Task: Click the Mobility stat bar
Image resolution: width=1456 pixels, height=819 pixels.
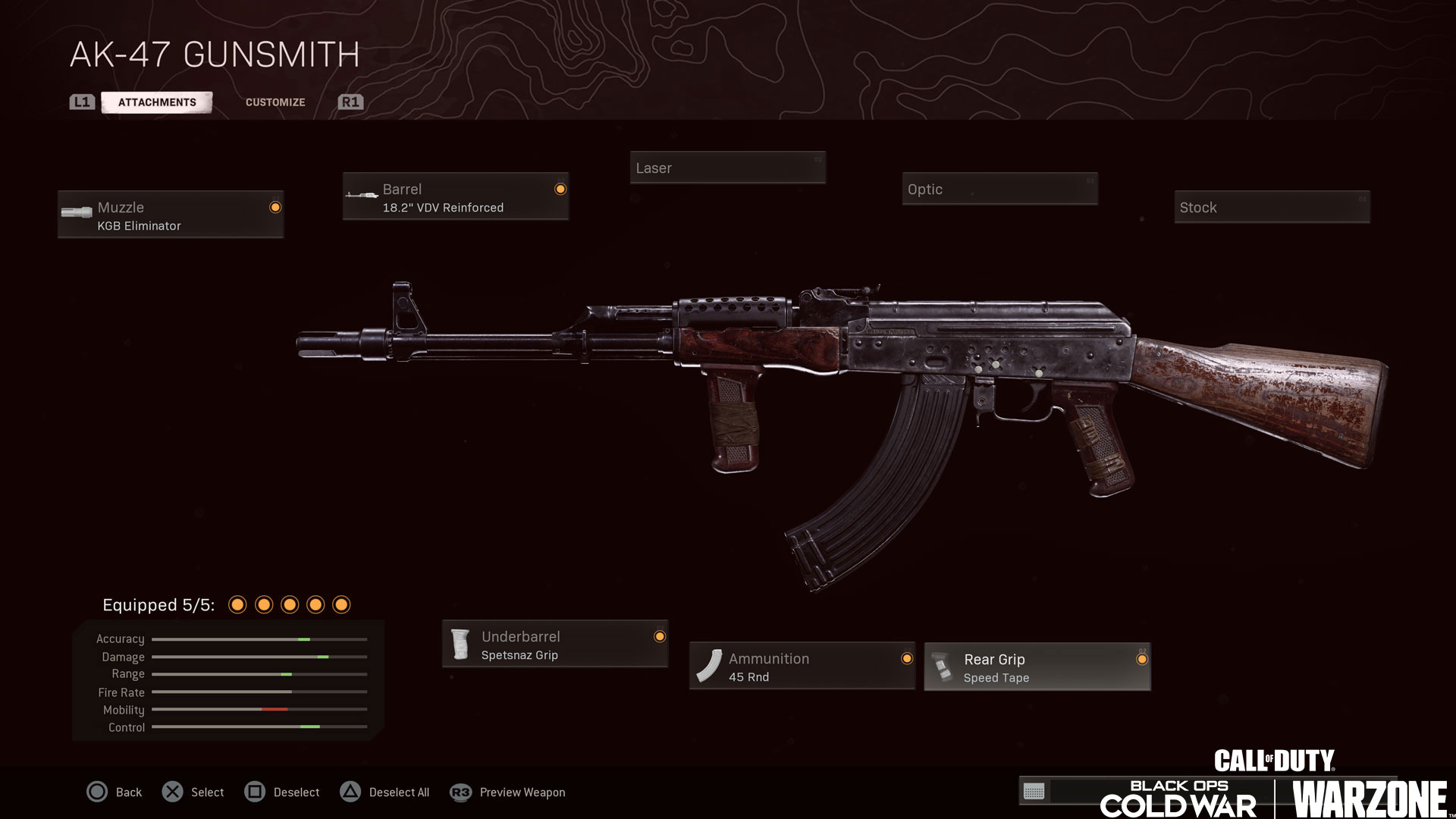Action: point(259,710)
